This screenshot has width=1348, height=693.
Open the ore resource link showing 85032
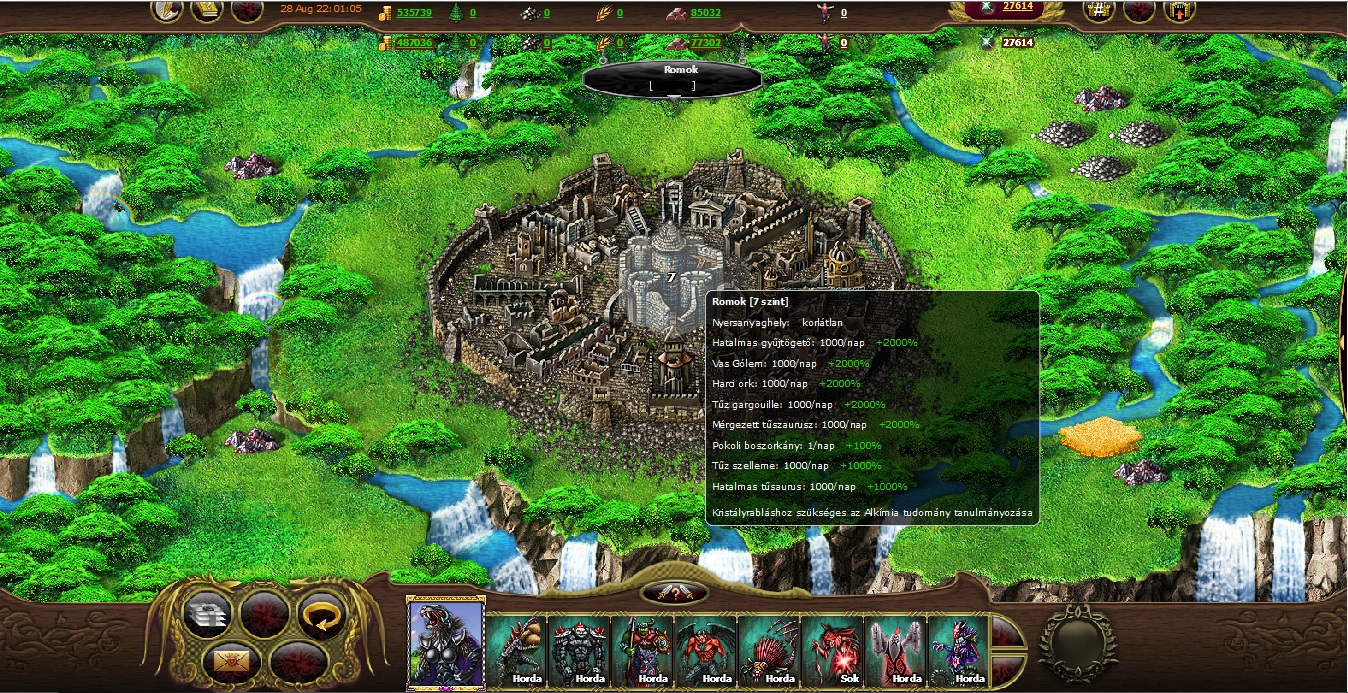coord(705,13)
